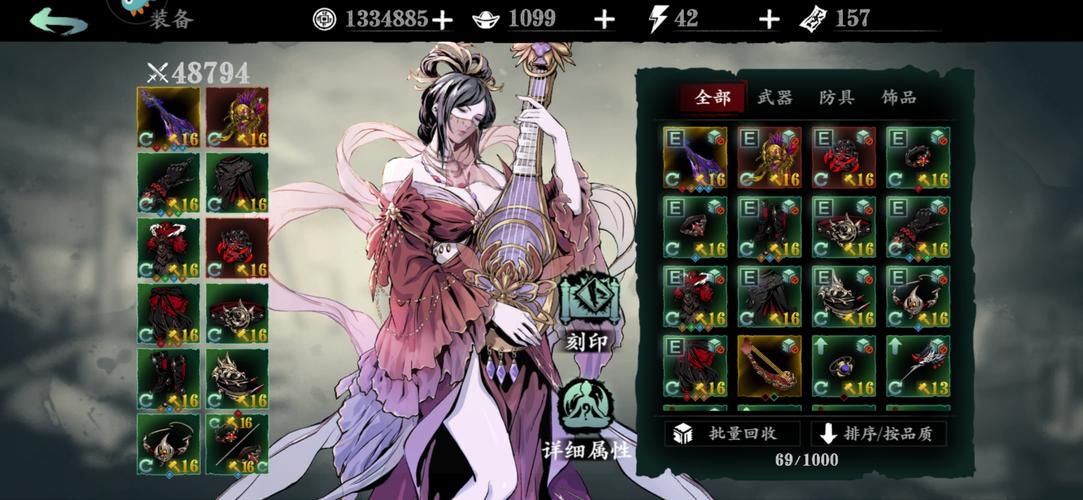Screen dimensions: 1083x500
Task: Open the 防具 (Armor) tab
Action: [x=836, y=98]
